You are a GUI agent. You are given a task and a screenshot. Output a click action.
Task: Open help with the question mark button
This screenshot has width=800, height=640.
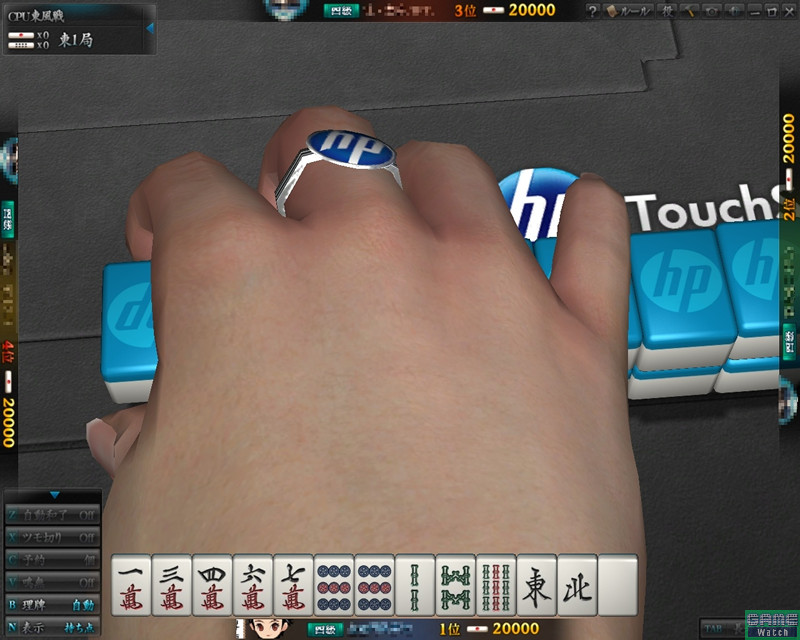[592, 10]
